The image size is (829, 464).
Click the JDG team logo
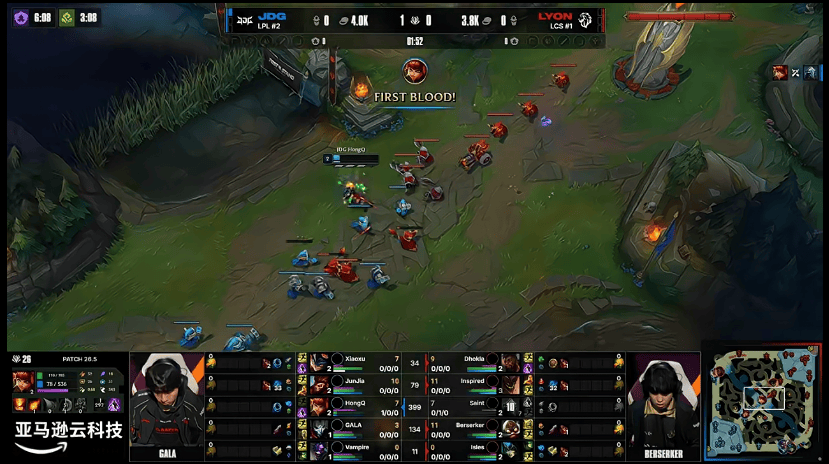242,19
